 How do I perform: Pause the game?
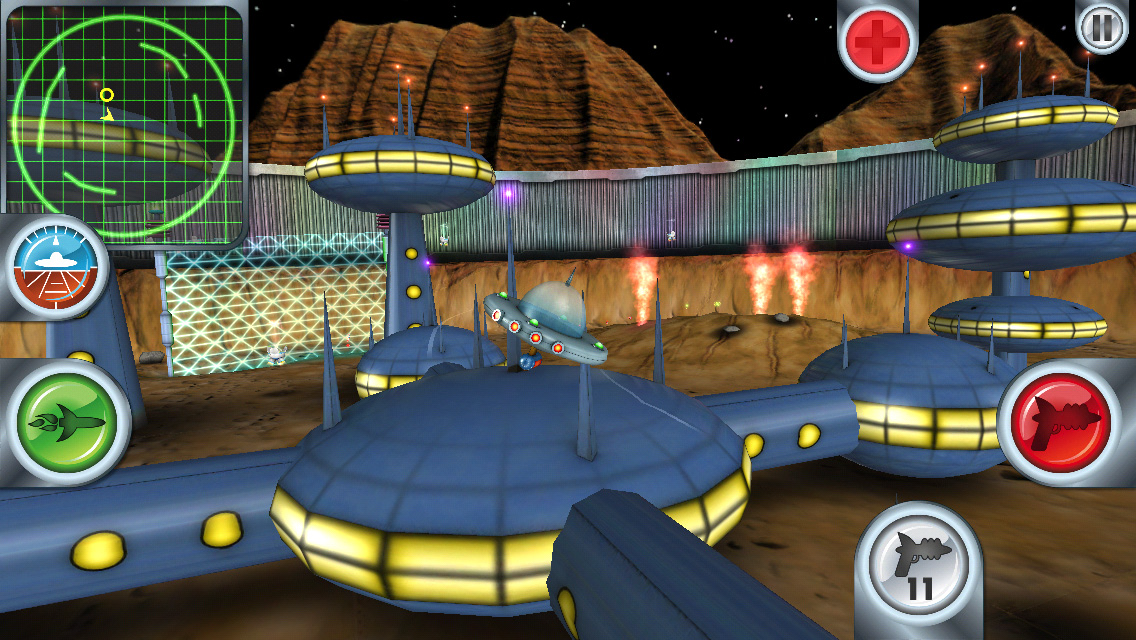point(1102,27)
